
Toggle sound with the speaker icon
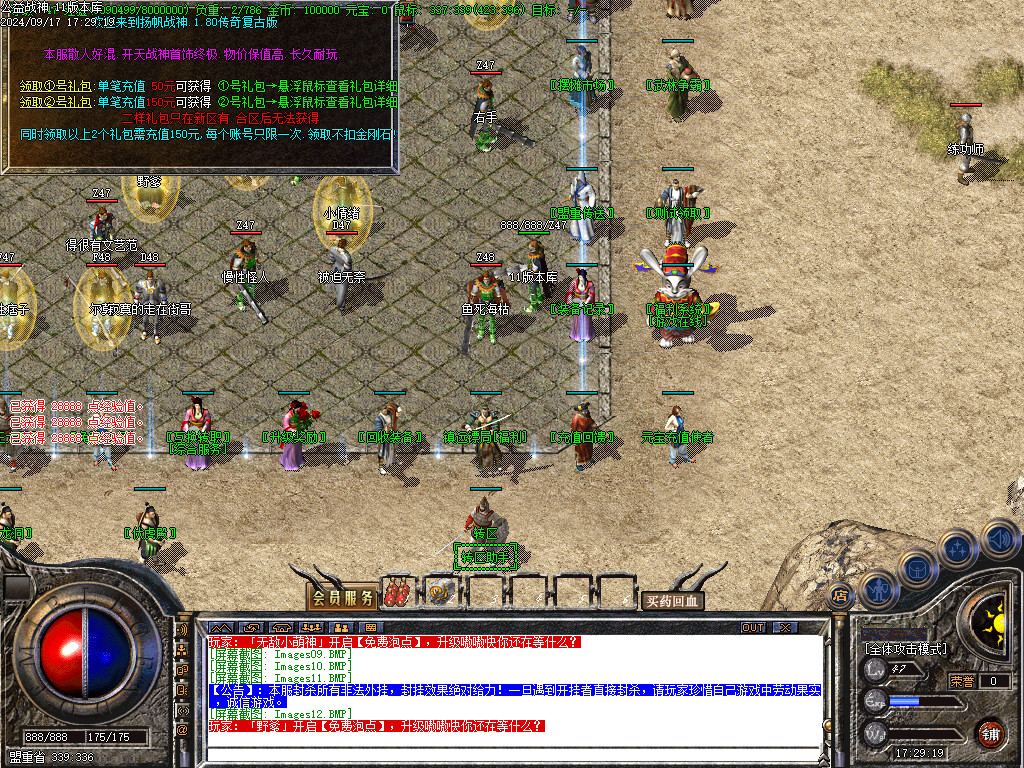(1000, 539)
